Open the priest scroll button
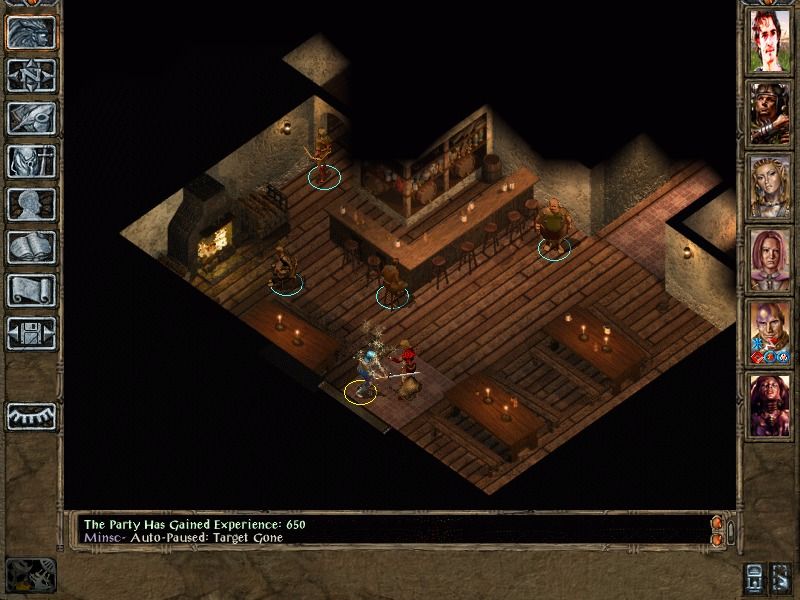The image size is (800, 600). 29,290
